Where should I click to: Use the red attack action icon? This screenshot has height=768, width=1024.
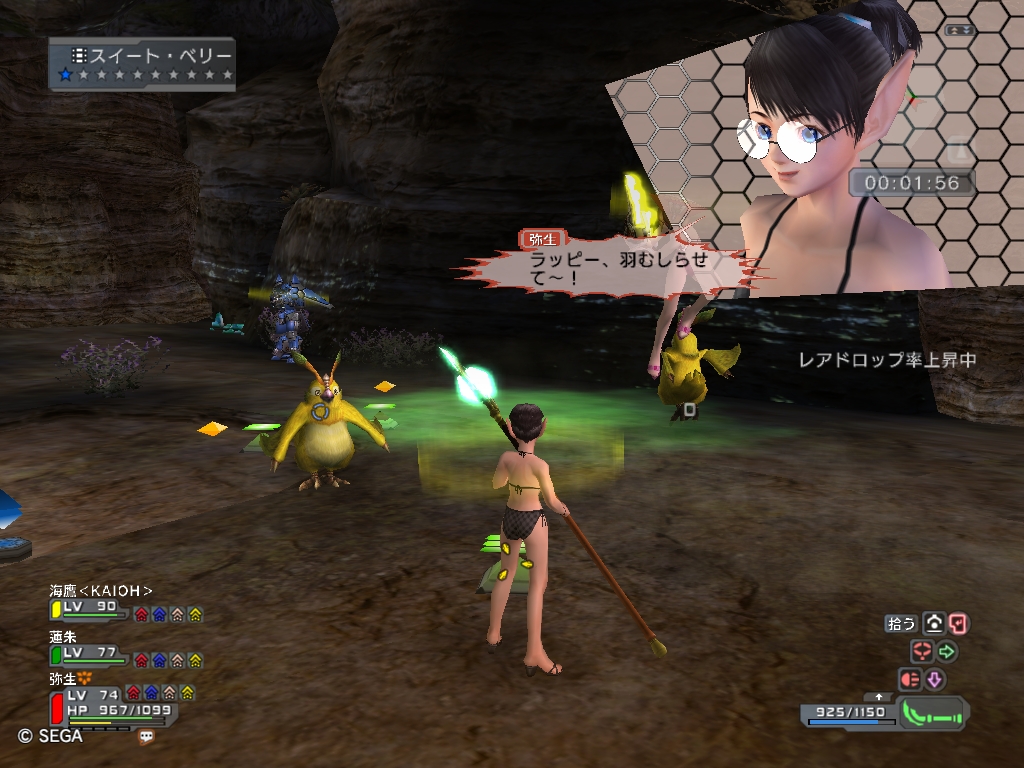click(x=910, y=680)
